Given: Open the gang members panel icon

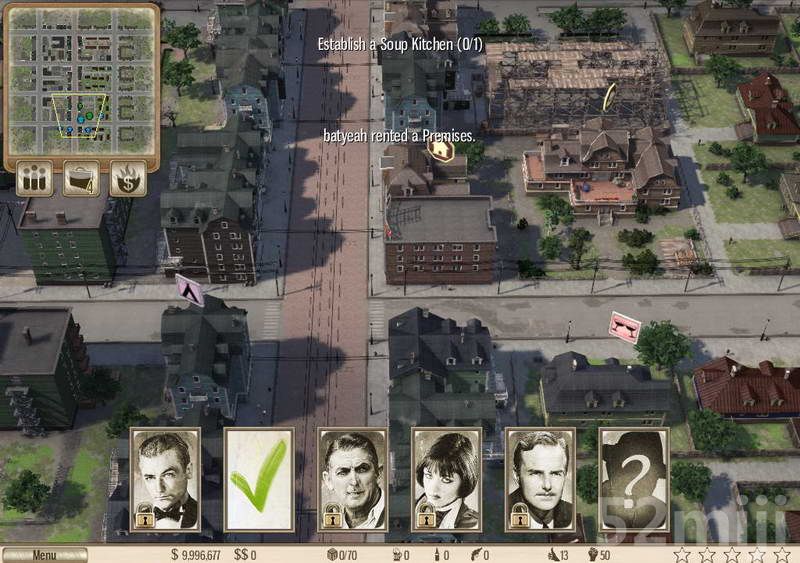Looking at the screenshot, I should pos(34,178).
